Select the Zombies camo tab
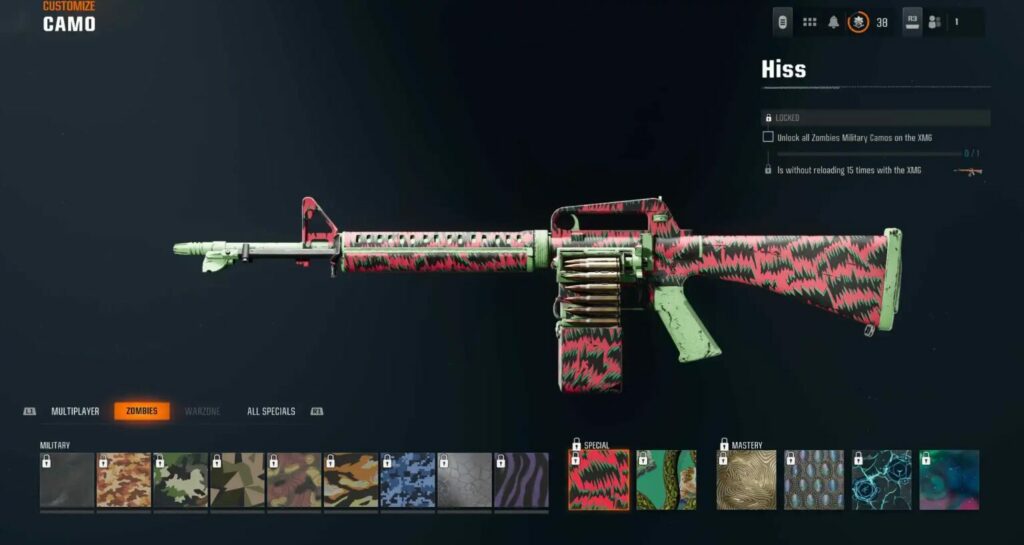Screen dimensions: 1024x545 [x=142, y=411]
